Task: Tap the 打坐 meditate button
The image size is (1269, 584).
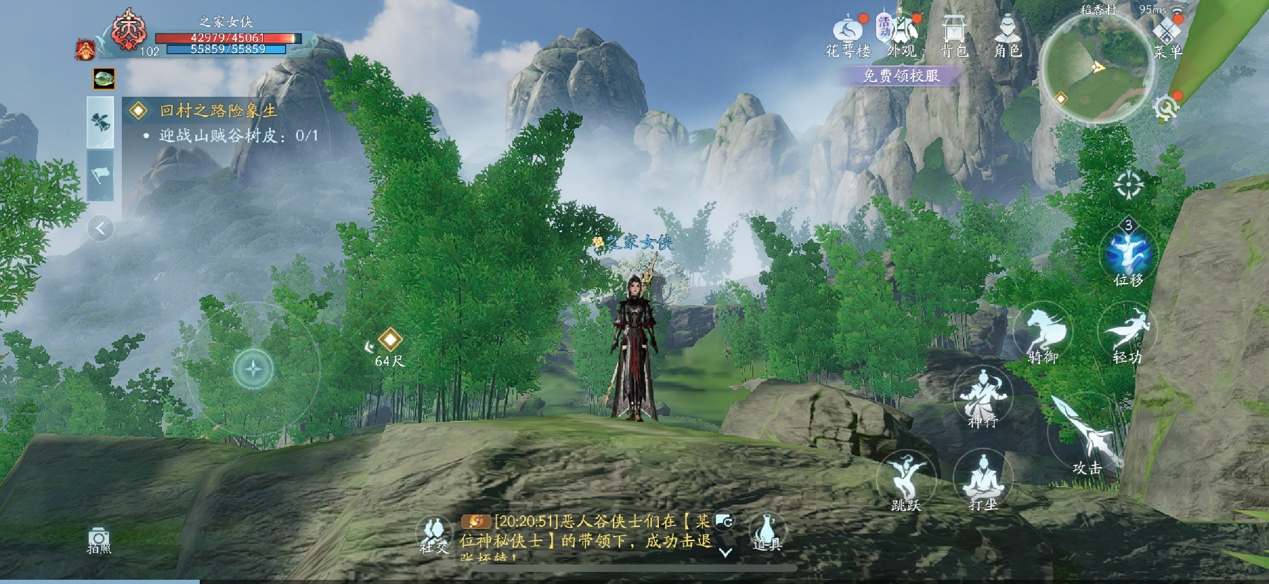Action: (983, 478)
